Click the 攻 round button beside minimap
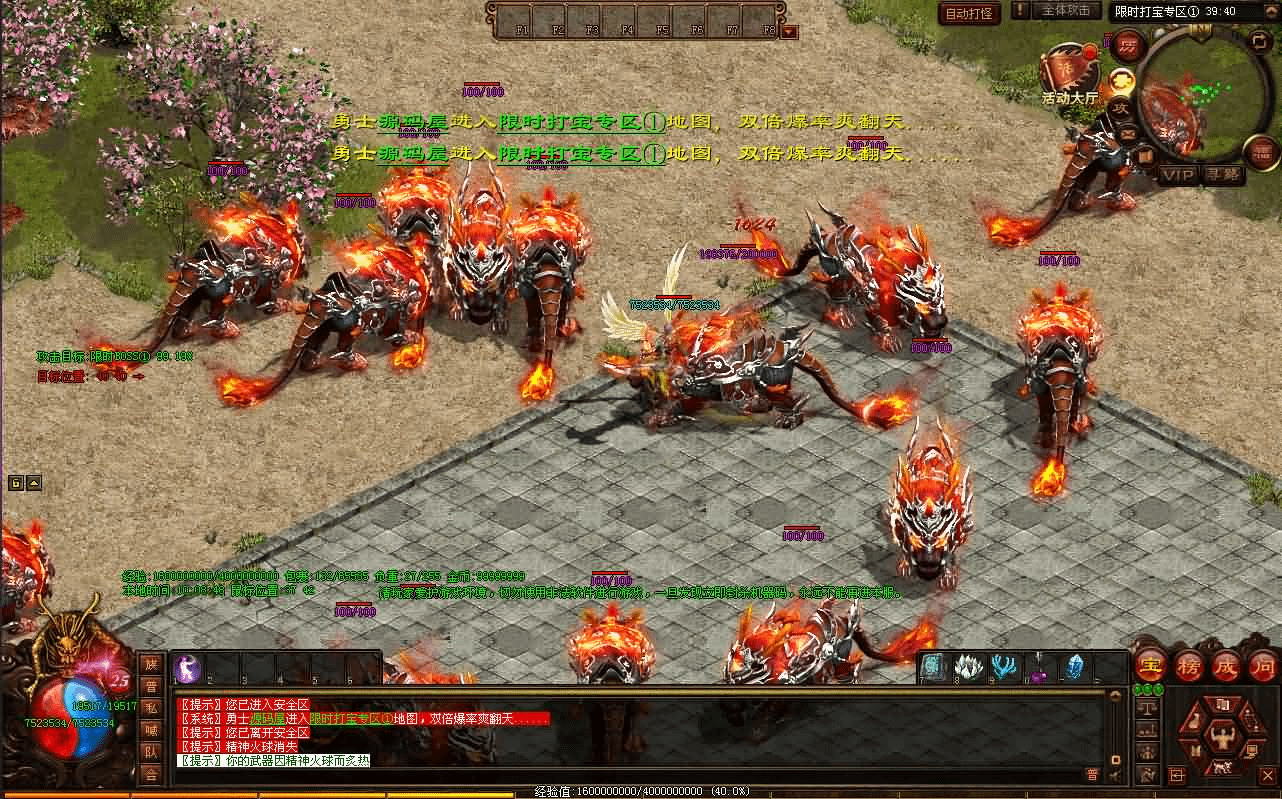1282x799 pixels. 1121,108
